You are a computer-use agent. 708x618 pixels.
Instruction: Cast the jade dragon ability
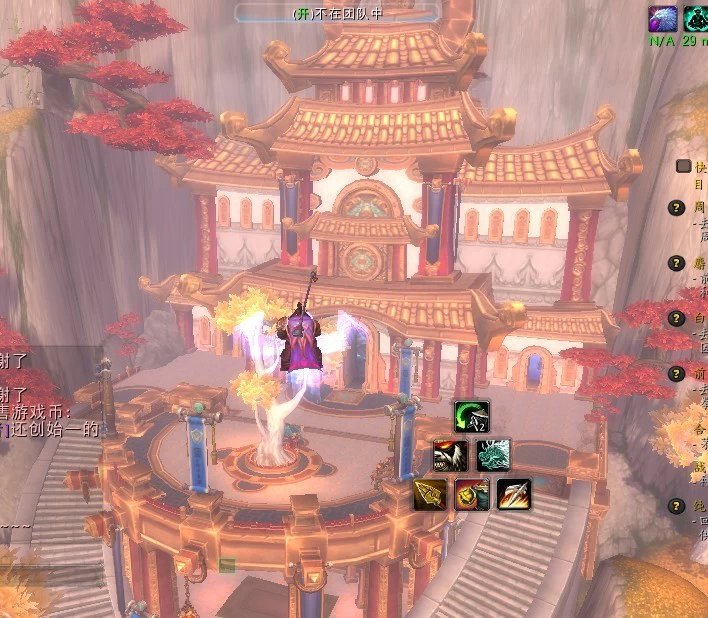[493, 456]
